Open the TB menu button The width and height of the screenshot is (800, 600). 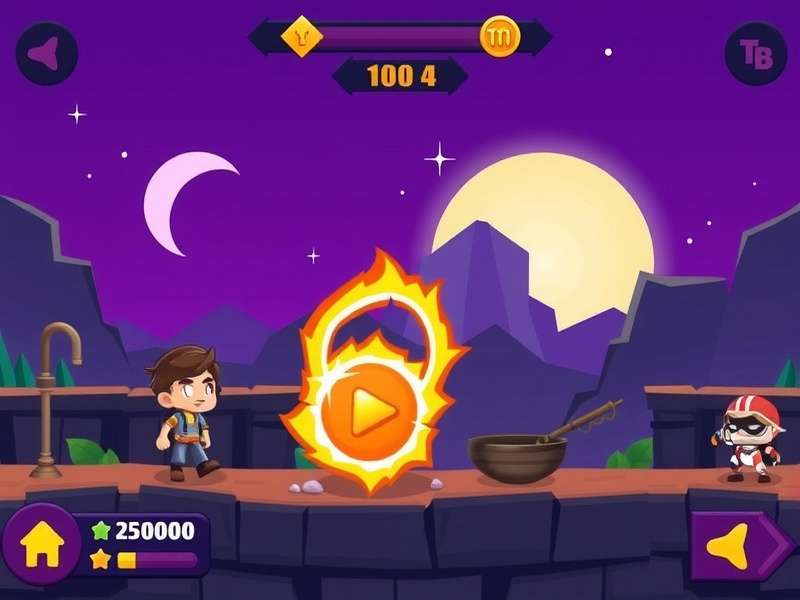[x=755, y=53]
